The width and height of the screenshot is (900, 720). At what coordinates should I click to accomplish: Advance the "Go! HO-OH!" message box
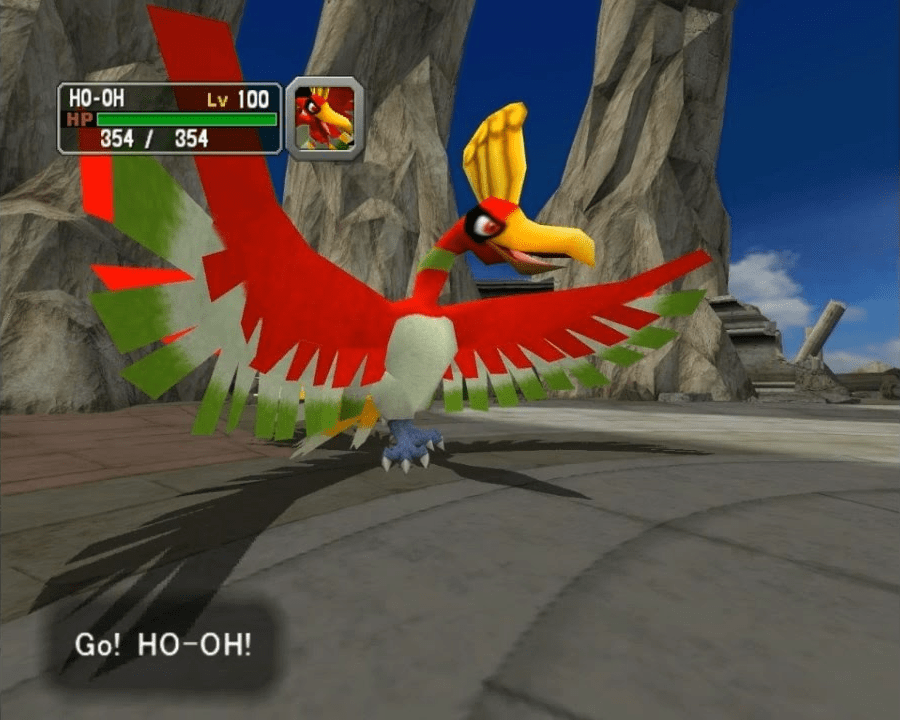point(163,642)
